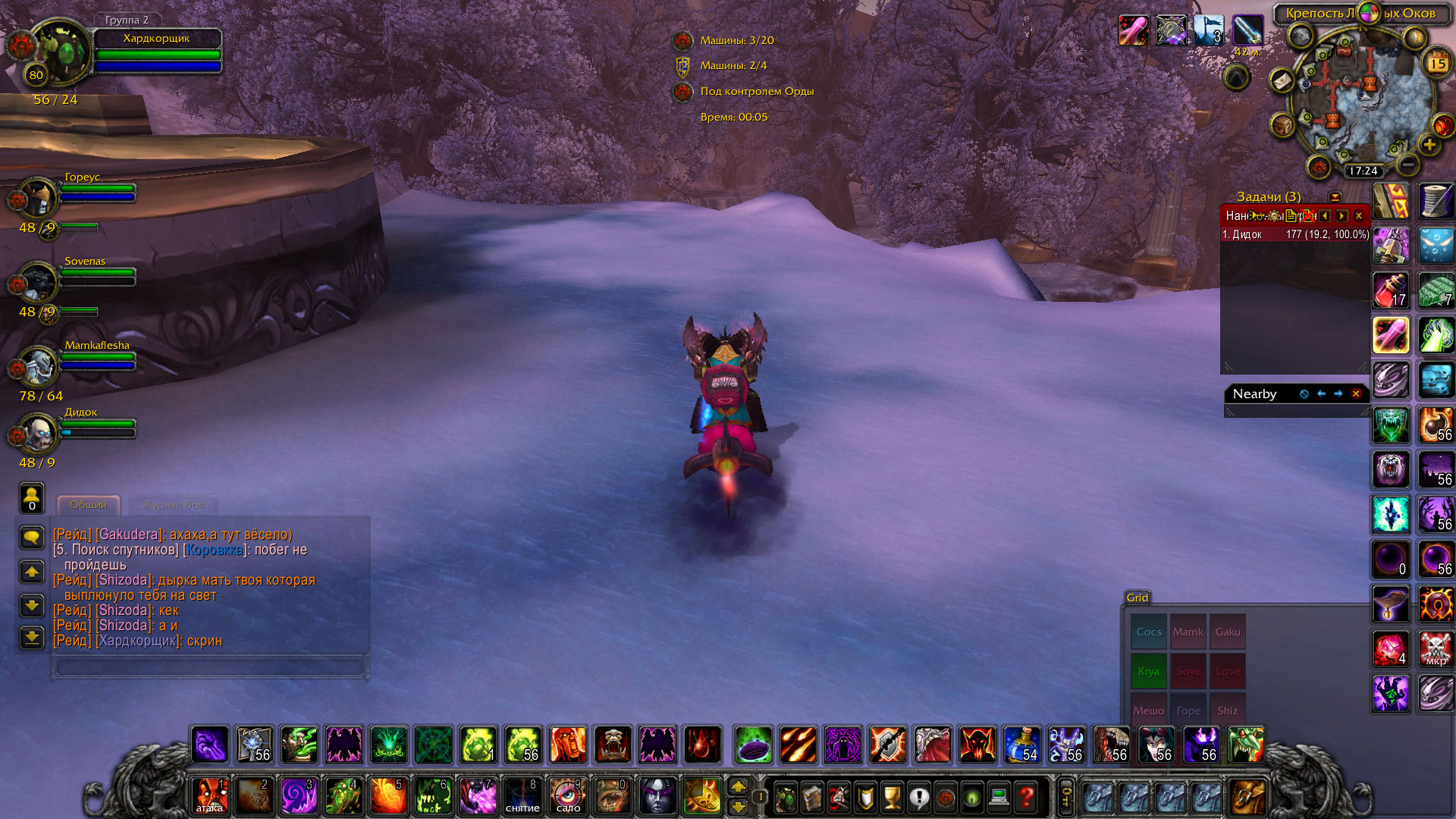
Task: Zoom out the minimap with the minus button
Action: tap(1407, 163)
